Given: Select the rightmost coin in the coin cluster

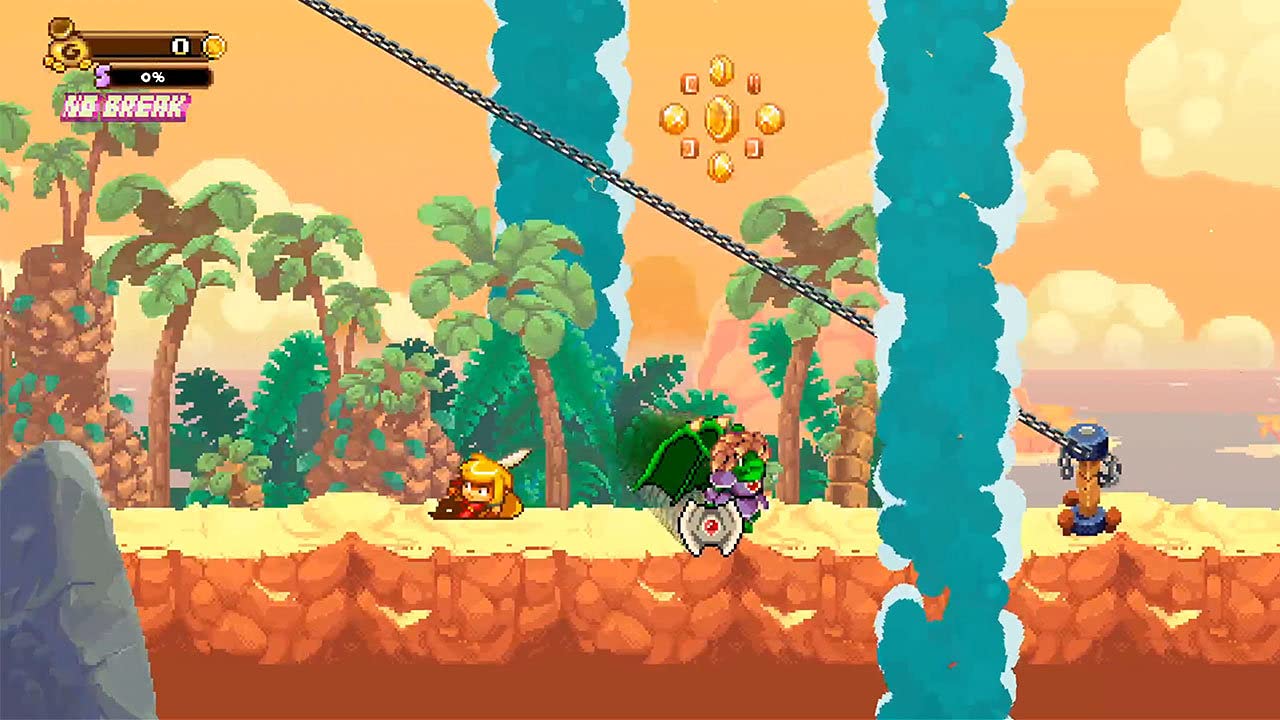Looking at the screenshot, I should [x=769, y=119].
